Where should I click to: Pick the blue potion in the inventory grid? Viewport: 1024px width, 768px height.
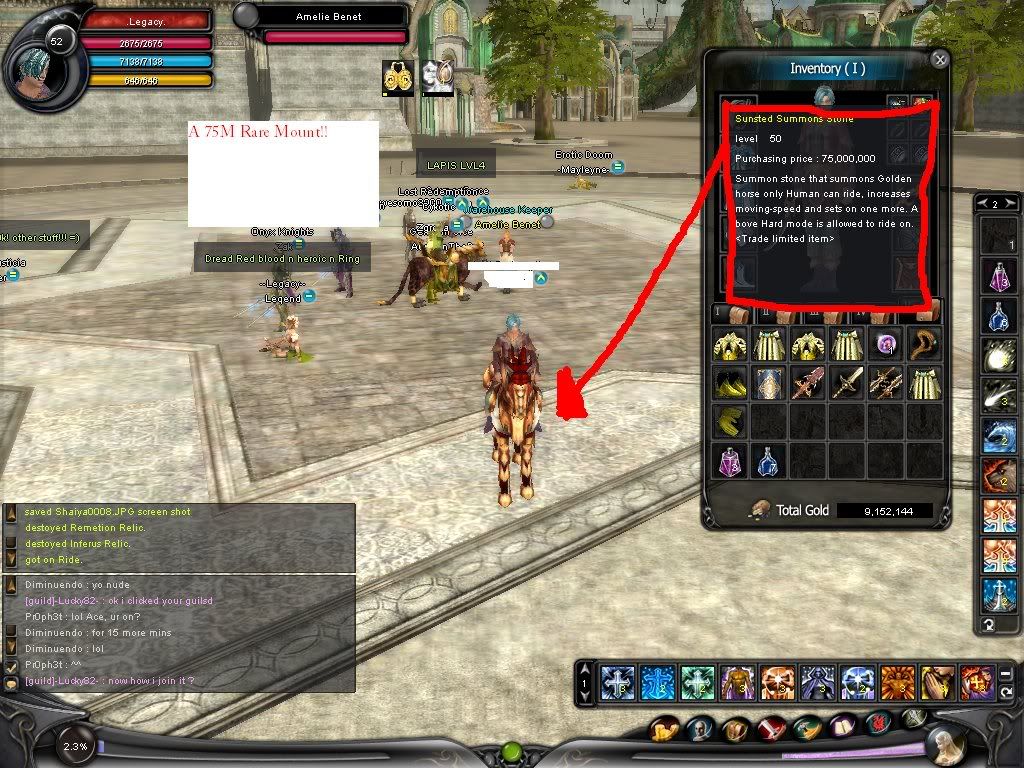click(770, 460)
